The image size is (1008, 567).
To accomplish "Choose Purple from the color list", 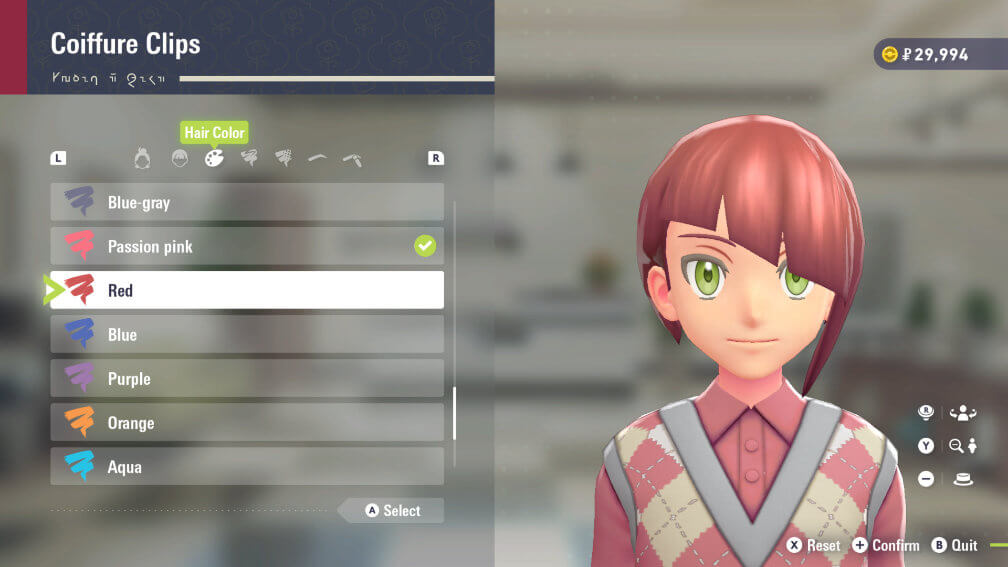I will 247,378.
